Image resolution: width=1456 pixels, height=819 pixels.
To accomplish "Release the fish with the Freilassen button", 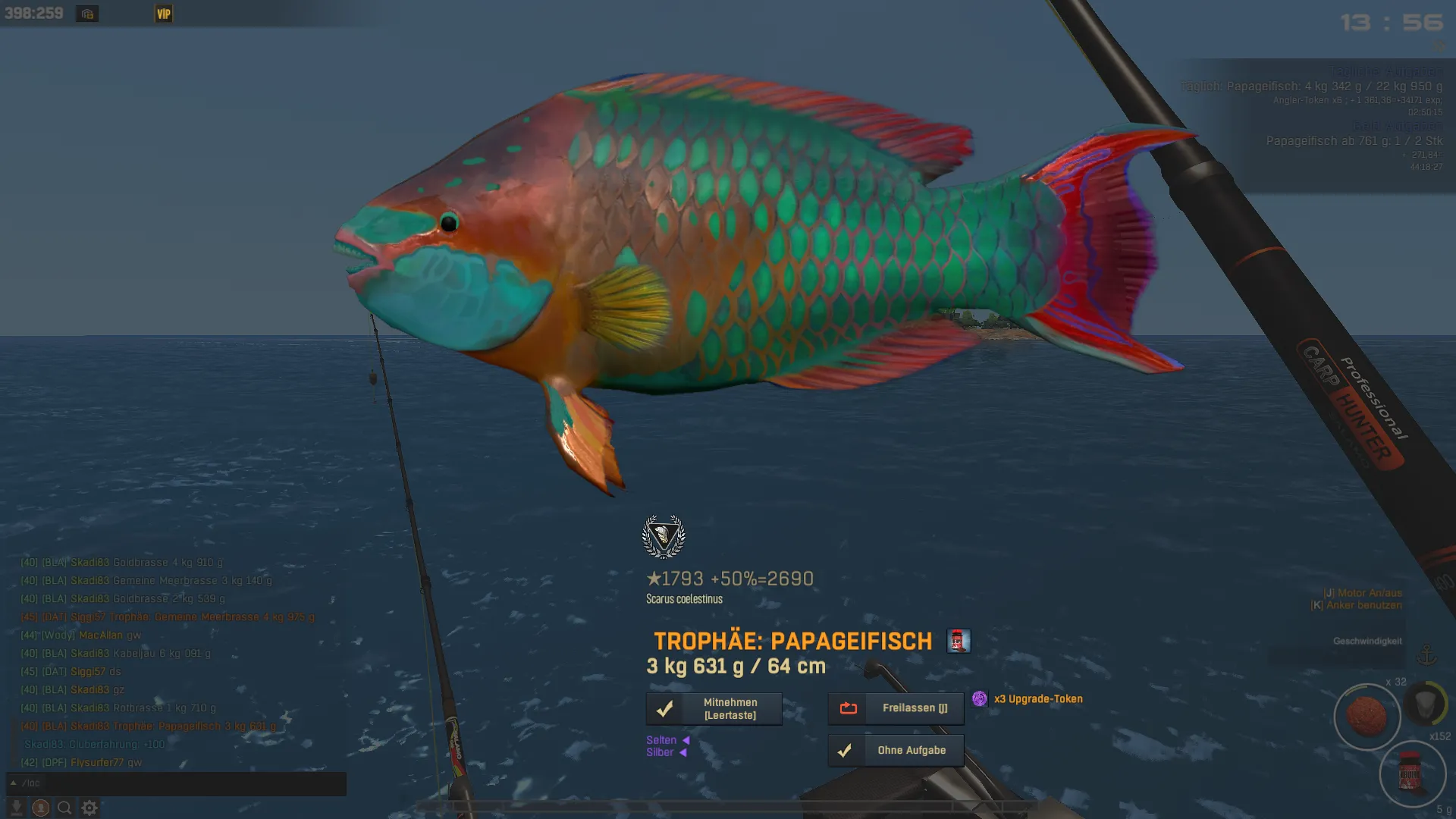I will 896,708.
